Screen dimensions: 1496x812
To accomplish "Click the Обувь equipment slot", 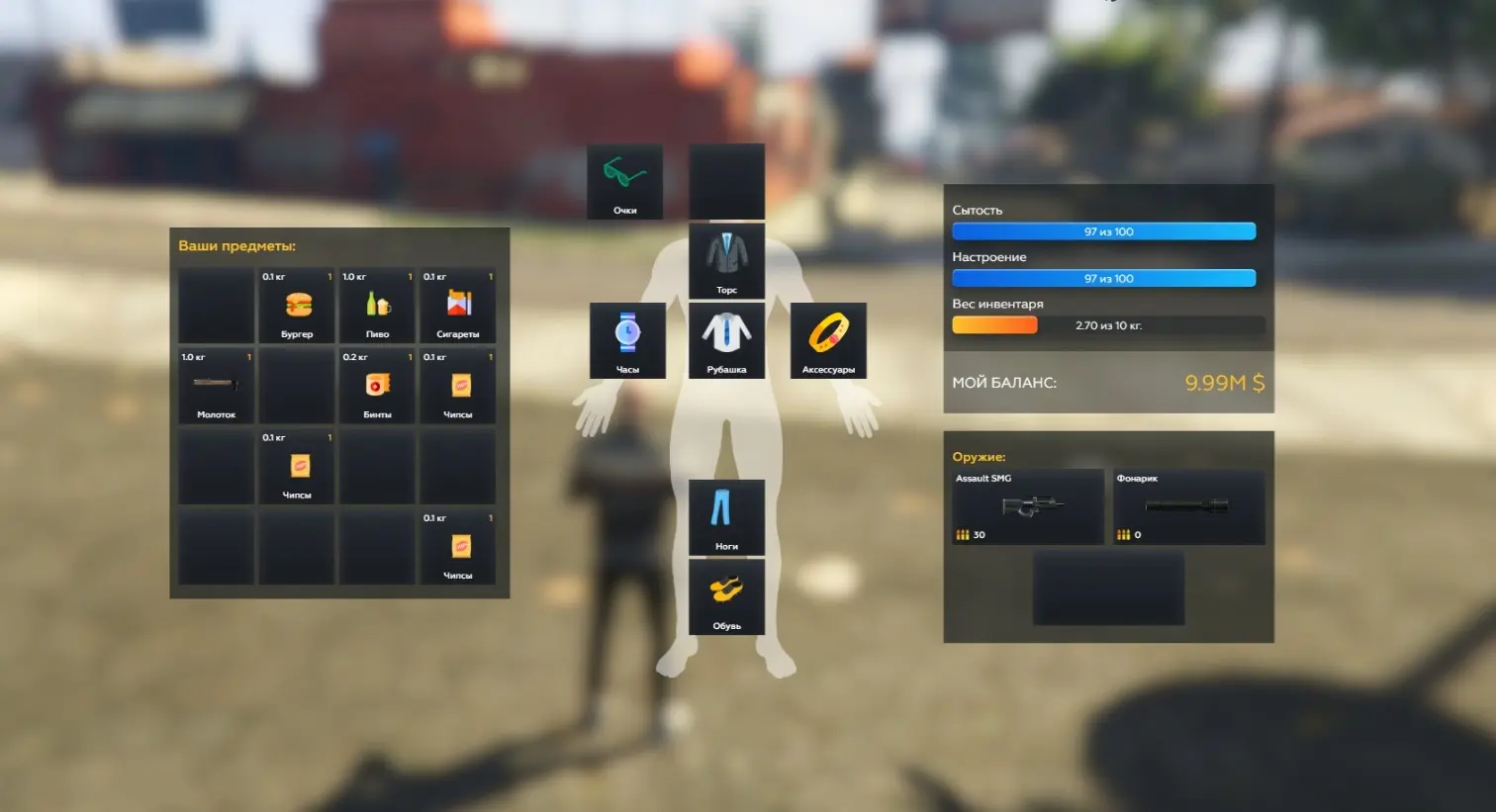I will (726, 596).
